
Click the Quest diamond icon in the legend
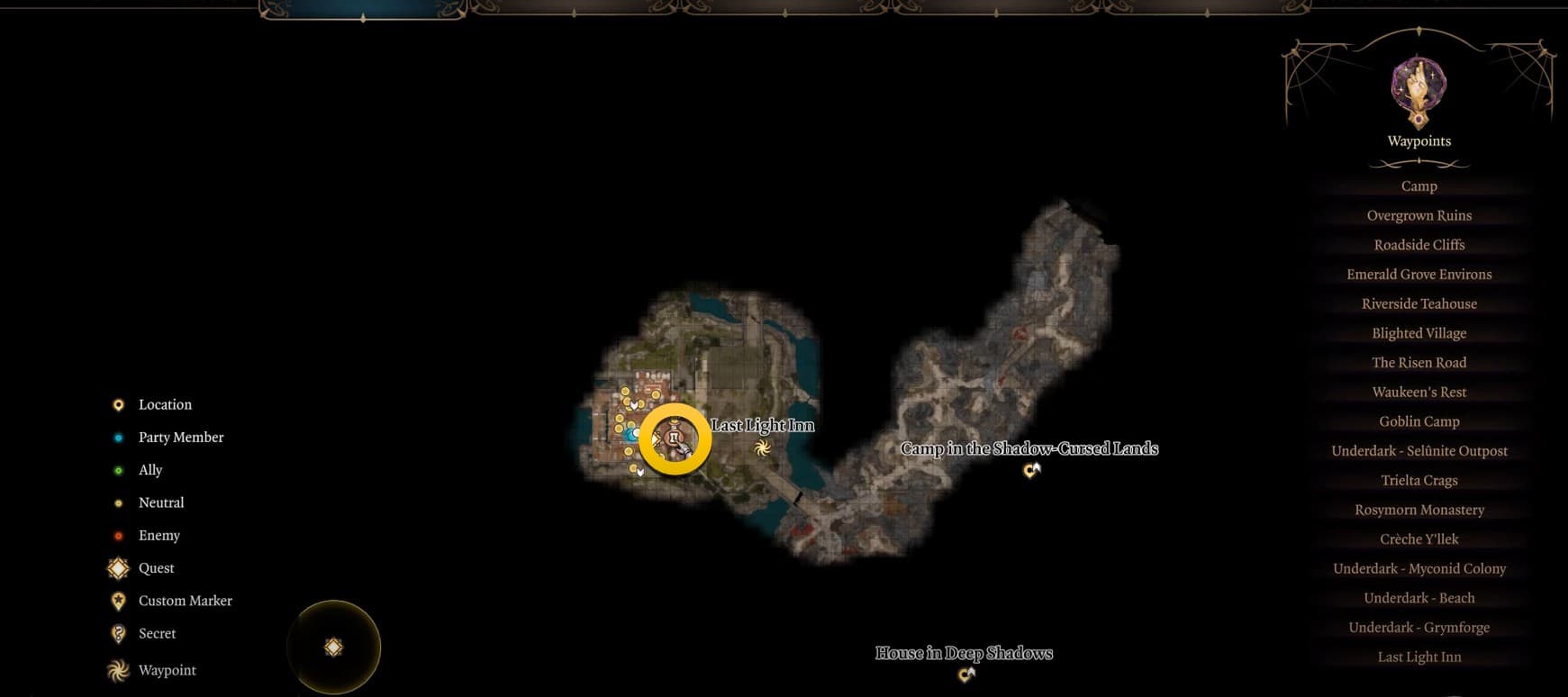[x=118, y=567]
